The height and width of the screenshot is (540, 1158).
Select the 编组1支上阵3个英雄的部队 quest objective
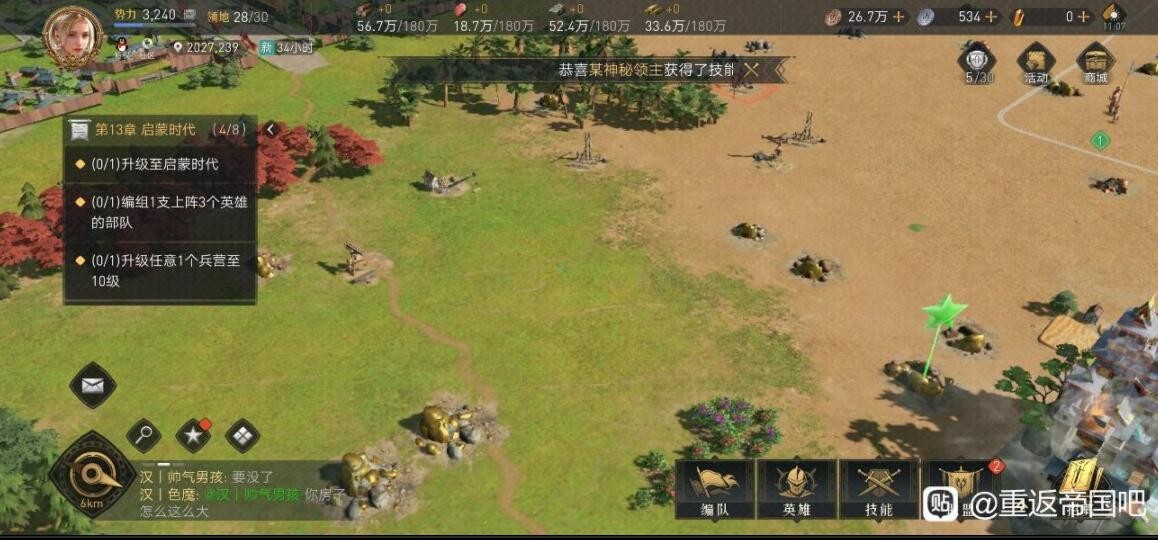[160, 212]
